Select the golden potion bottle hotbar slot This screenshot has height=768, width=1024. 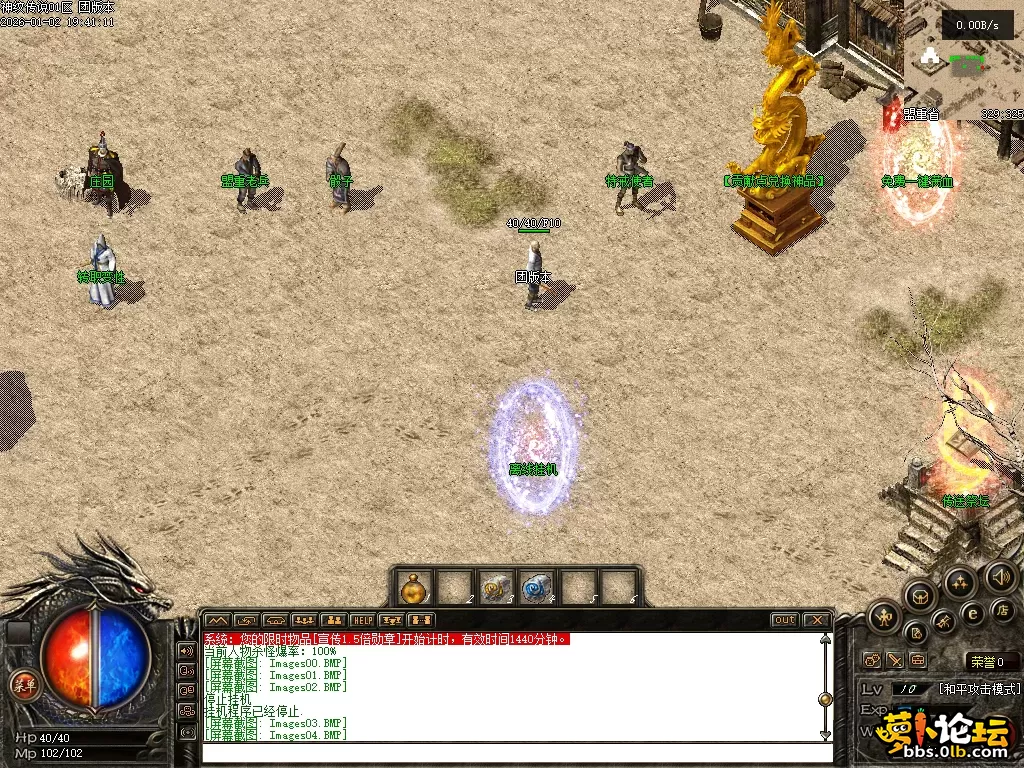coord(415,588)
